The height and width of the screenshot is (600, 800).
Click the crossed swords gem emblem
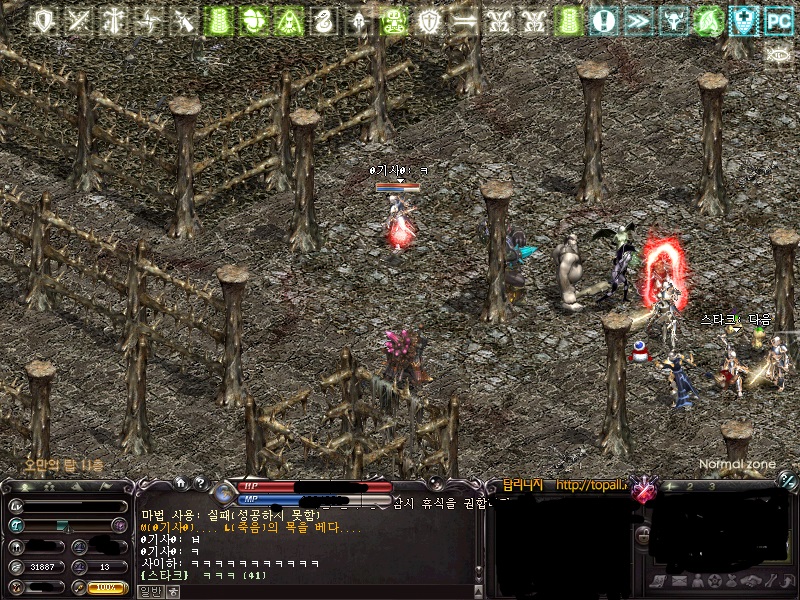(x=645, y=490)
